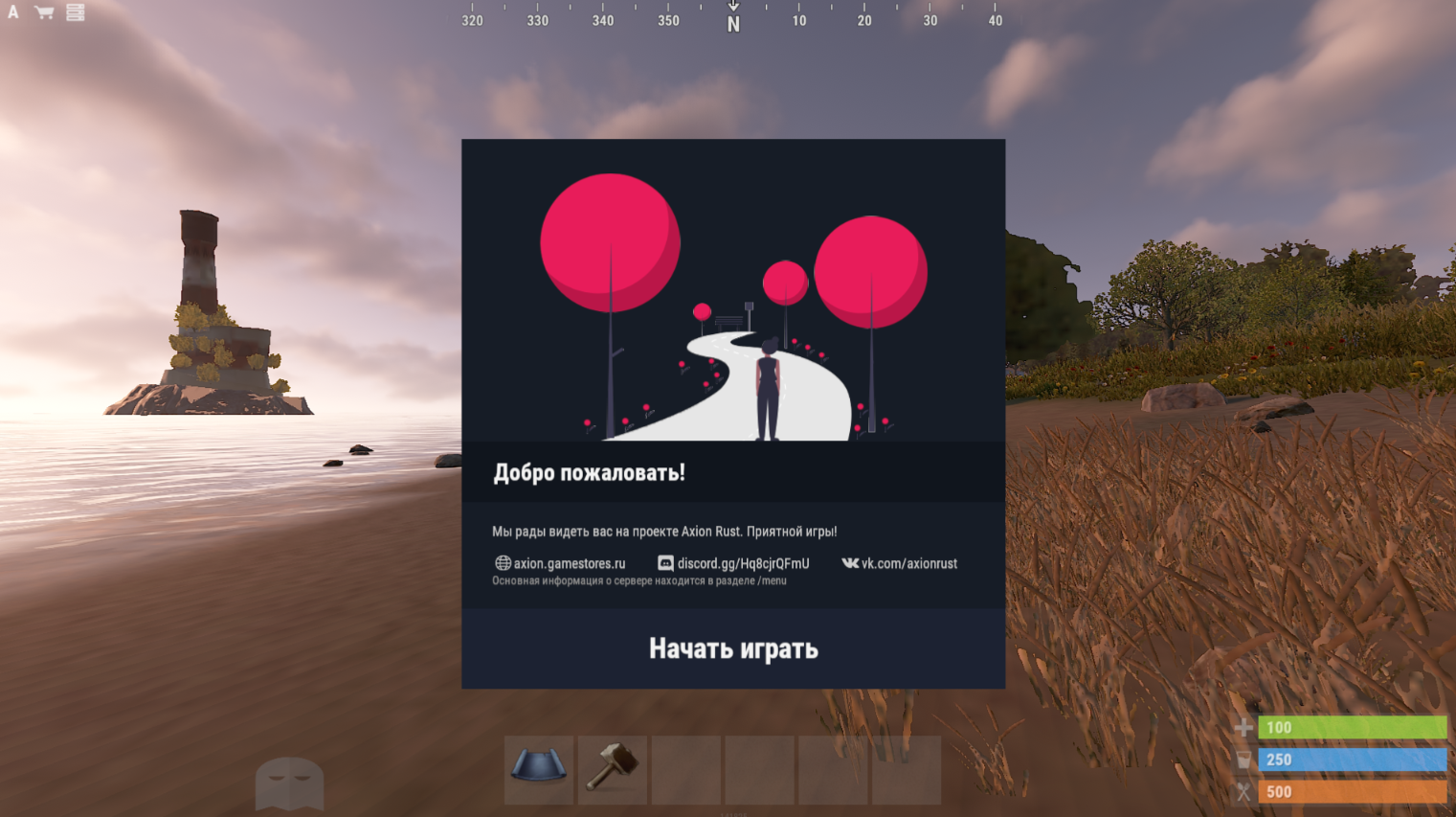Screen dimensions: 1456x817
Task: Click the metal facemask silhouette bottom-left
Action: pyautogui.click(x=289, y=782)
